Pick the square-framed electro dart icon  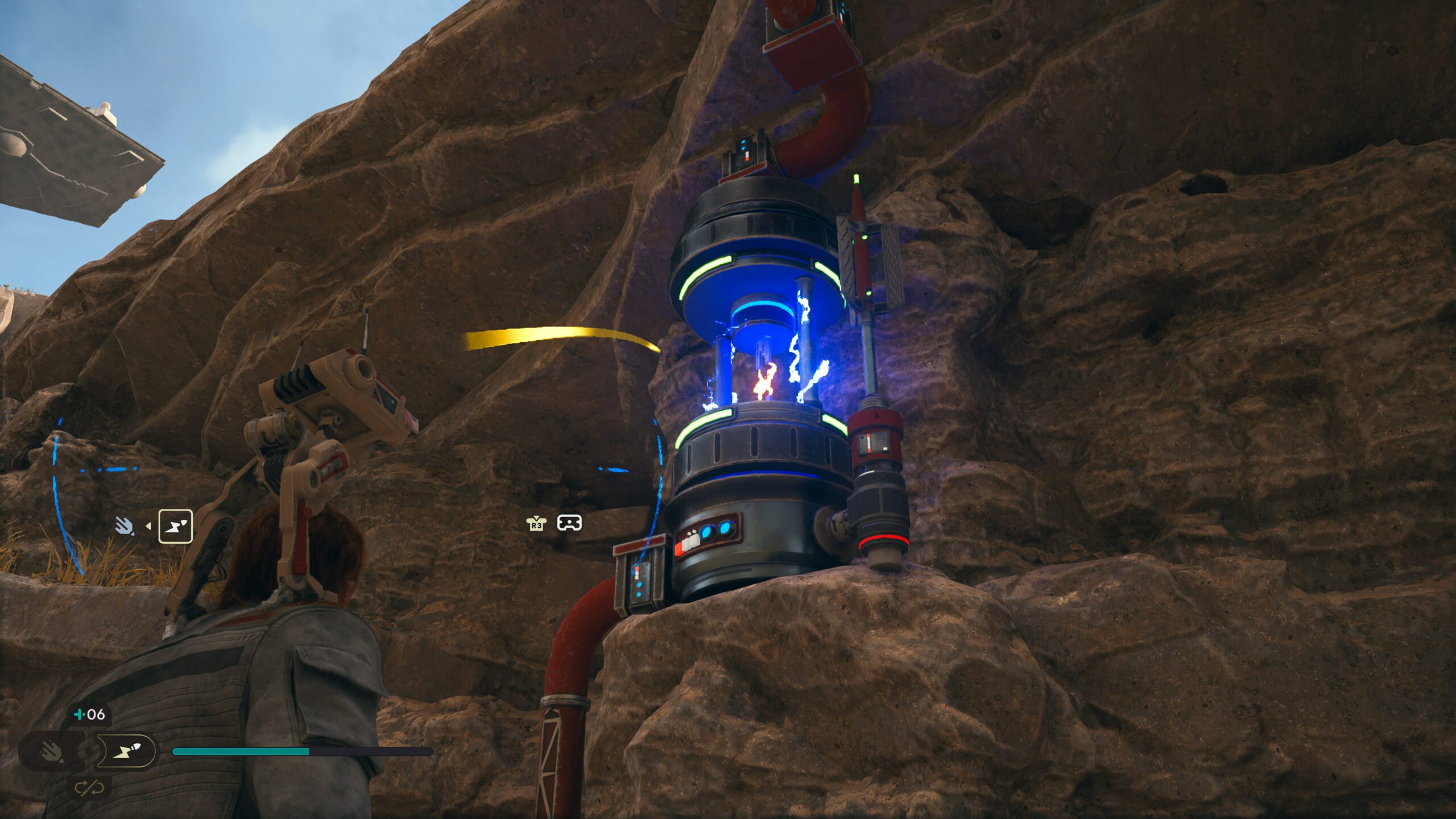click(175, 527)
